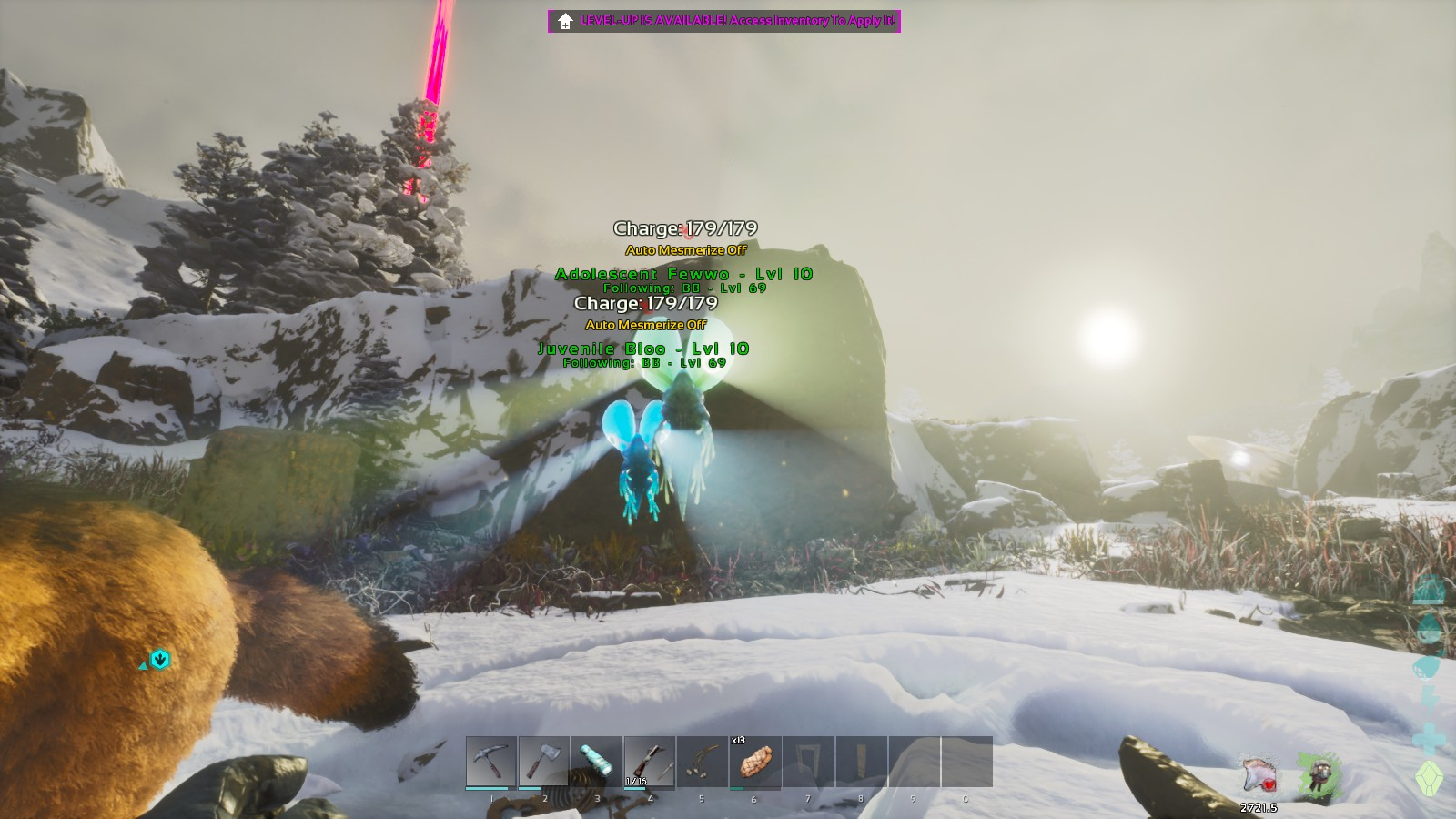The image size is (1456, 819).
Task: Click the green-backed character status icon
Action: tap(1318, 774)
